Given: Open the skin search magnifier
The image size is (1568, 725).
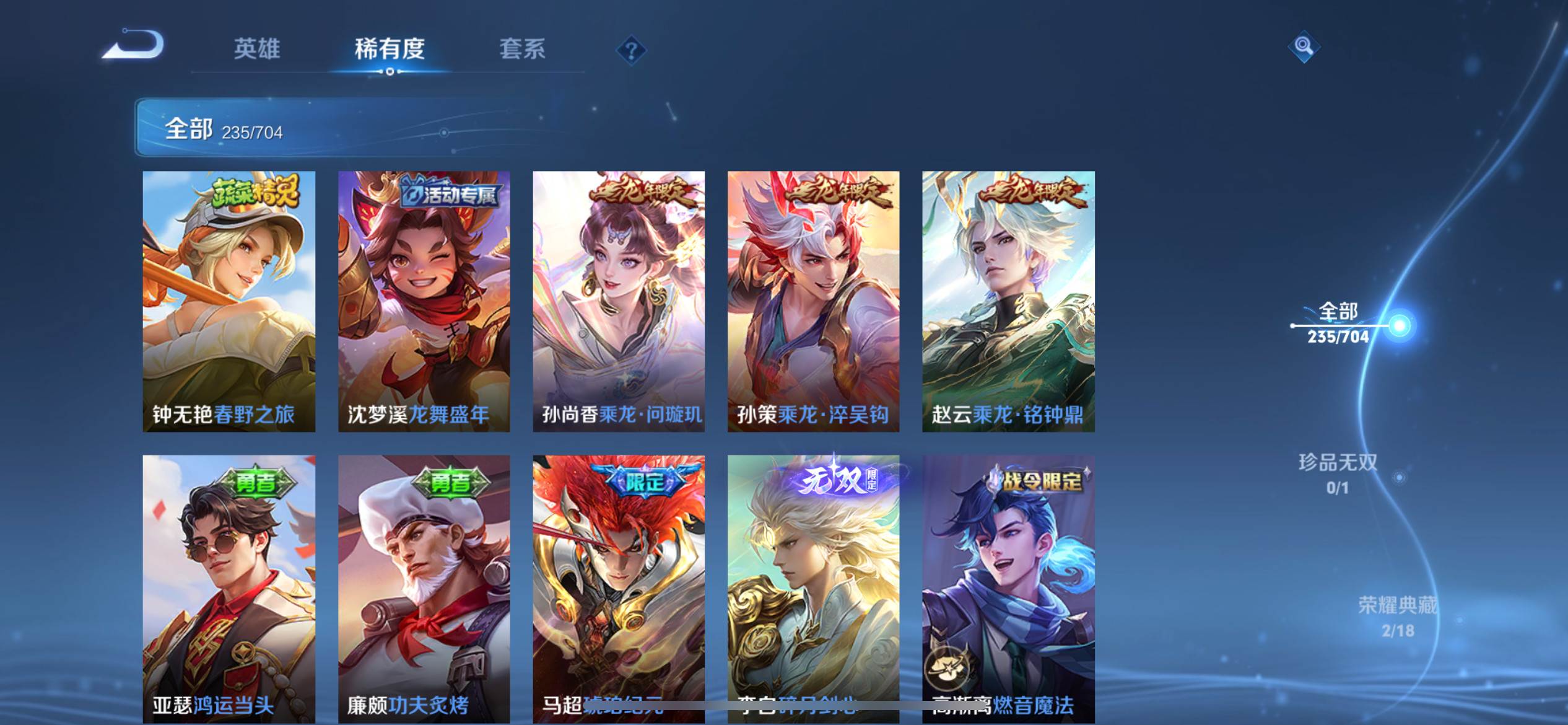Looking at the screenshot, I should (1304, 46).
